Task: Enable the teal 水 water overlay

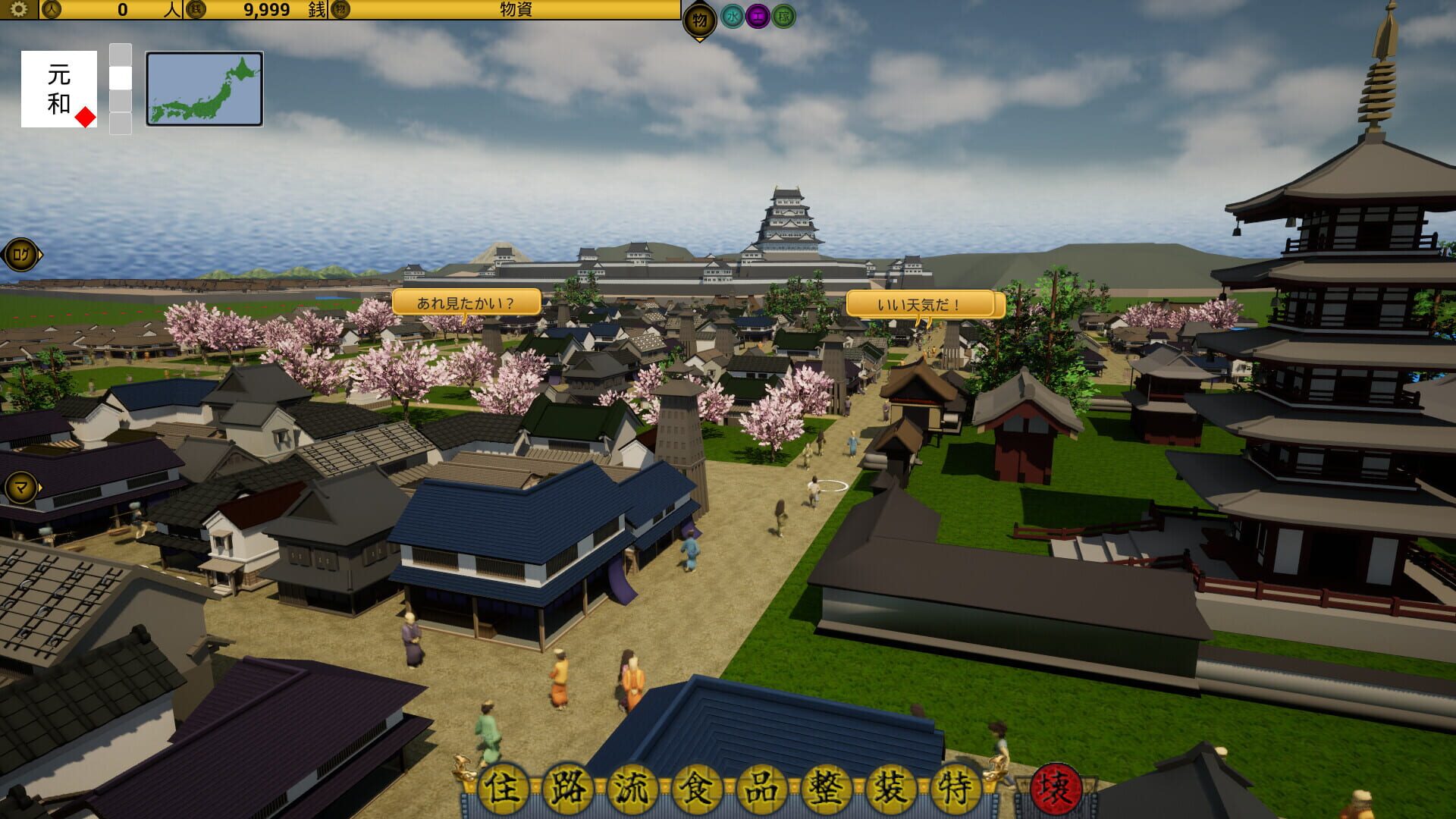Action: [x=733, y=17]
